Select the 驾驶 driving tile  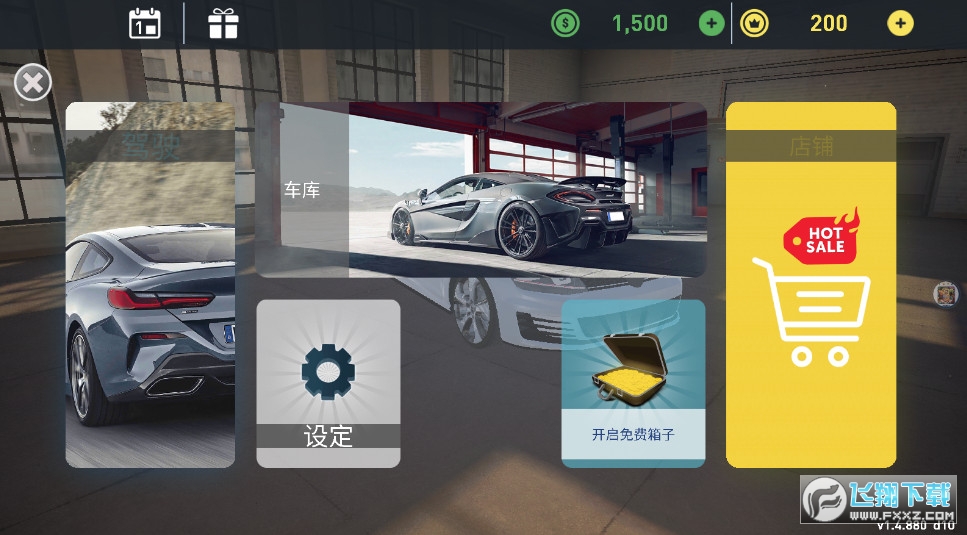coord(150,285)
